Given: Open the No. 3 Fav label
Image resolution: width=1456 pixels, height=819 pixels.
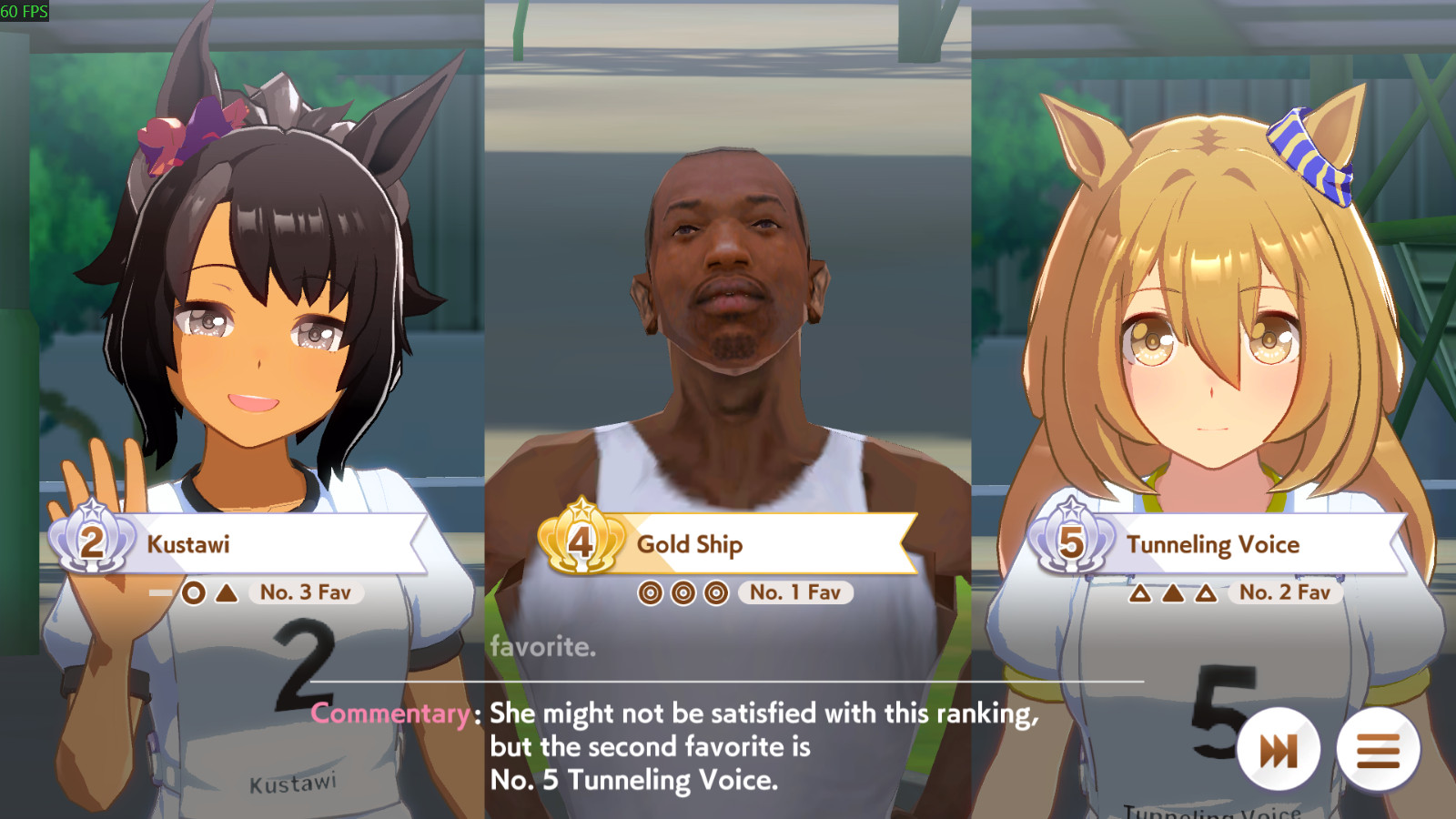Looking at the screenshot, I should point(306,592).
